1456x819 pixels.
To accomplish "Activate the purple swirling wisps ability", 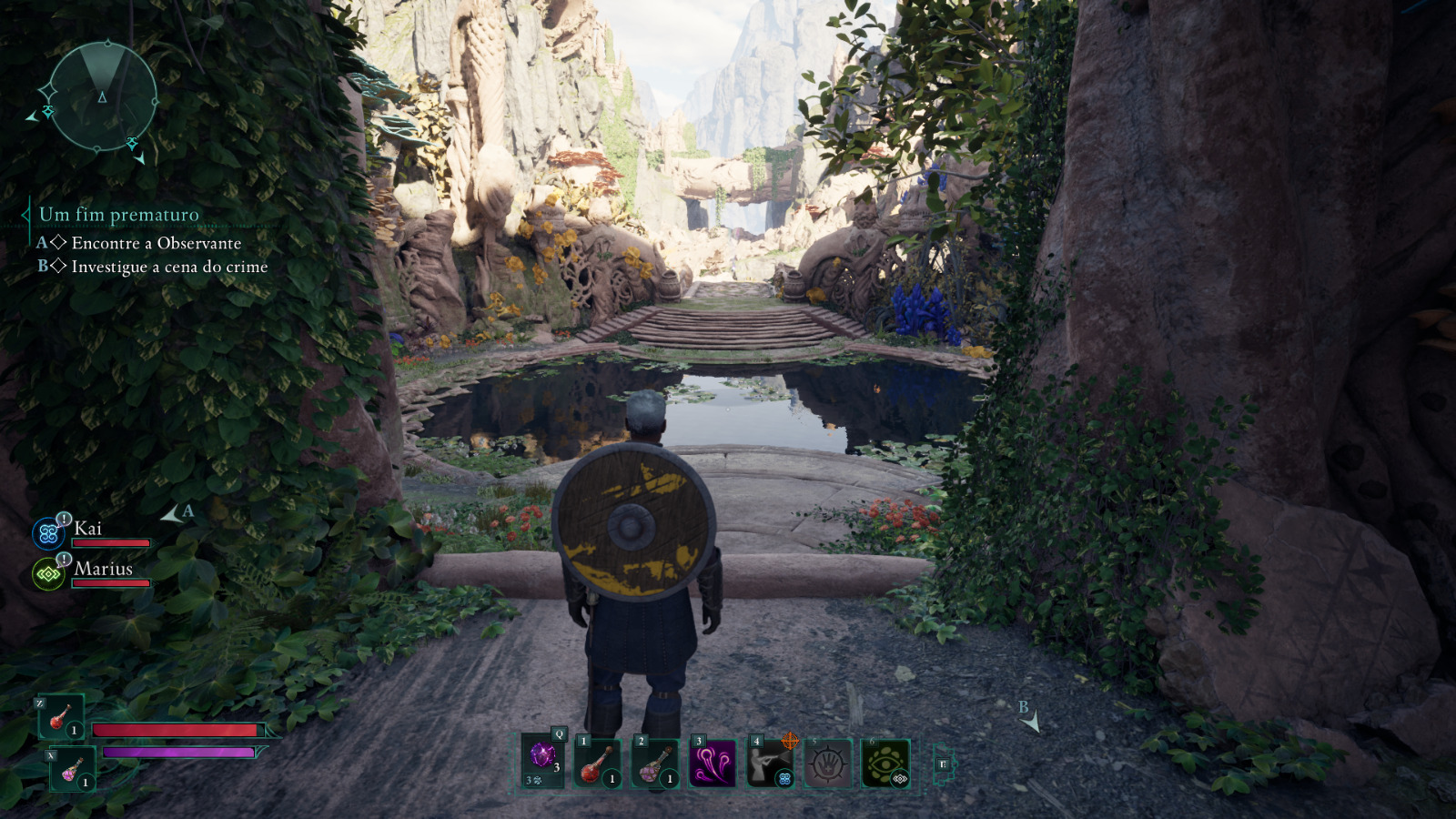I will [713, 763].
